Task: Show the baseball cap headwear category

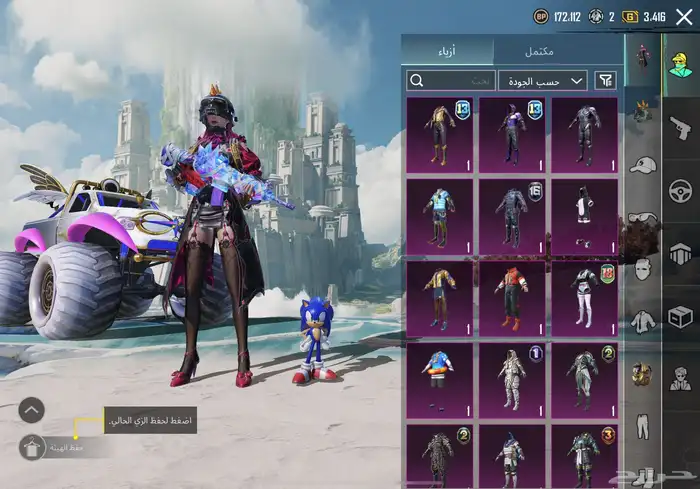Action: coord(642,165)
